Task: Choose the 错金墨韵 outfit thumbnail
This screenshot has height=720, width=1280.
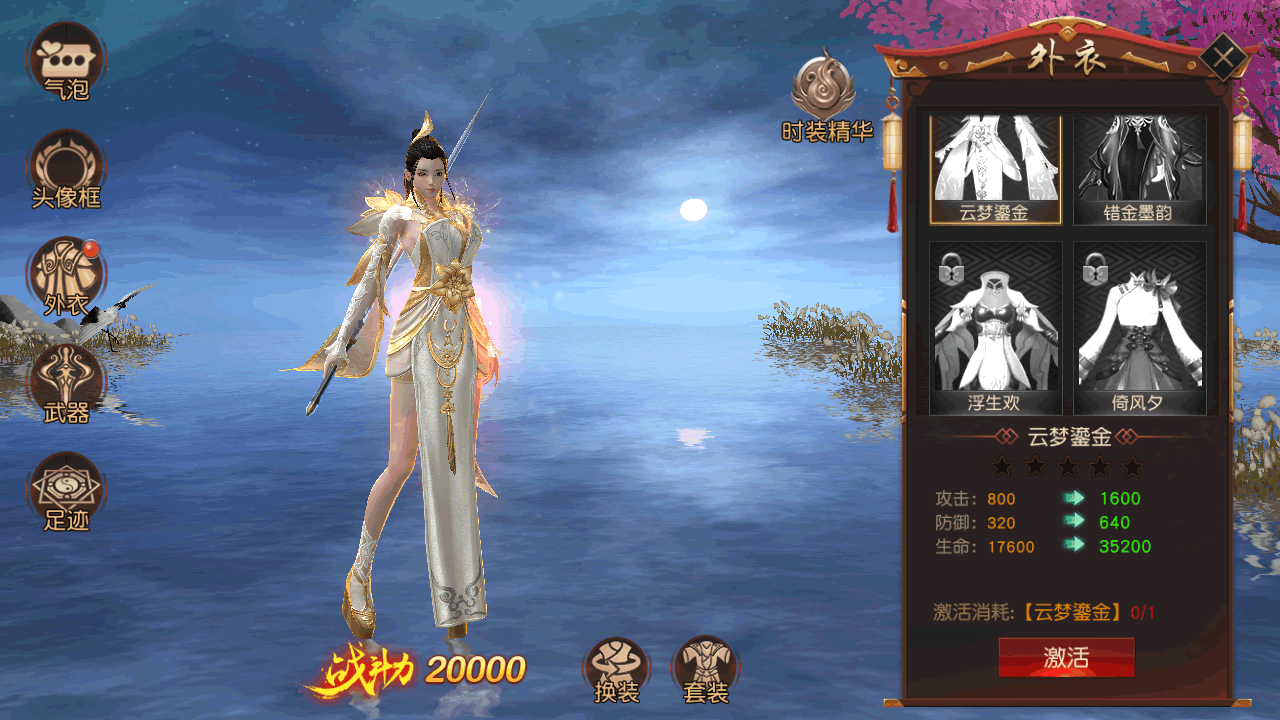Action: click(x=1140, y=168)
